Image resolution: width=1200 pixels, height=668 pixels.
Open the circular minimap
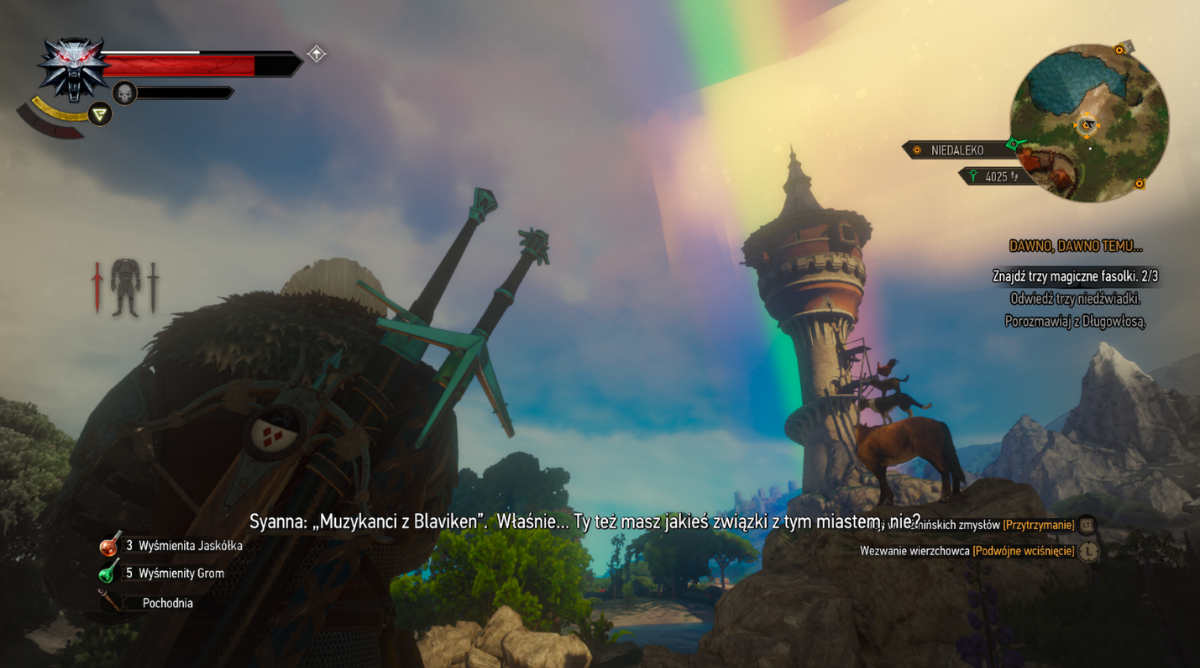[x=1089, y=122]
